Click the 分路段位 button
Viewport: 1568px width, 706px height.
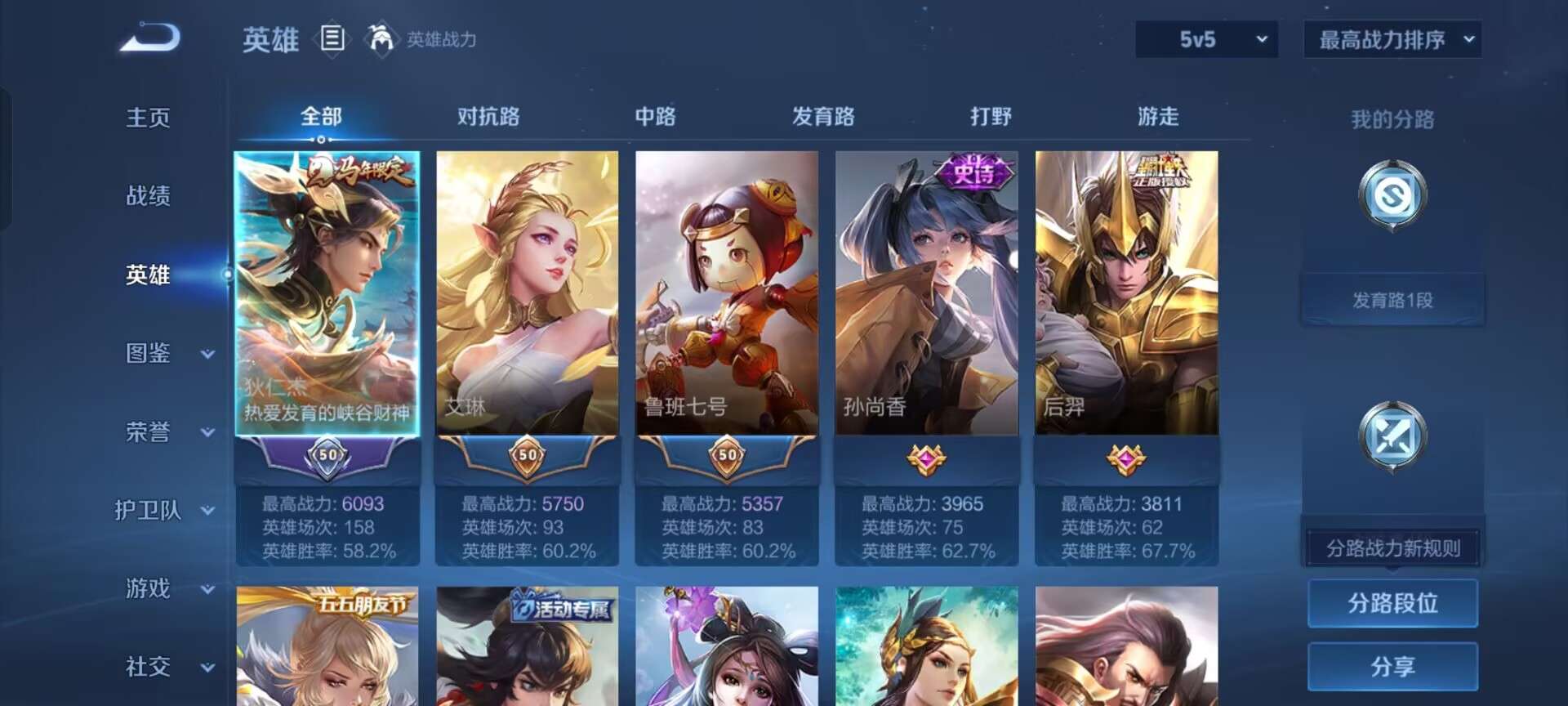point(1392,602)
